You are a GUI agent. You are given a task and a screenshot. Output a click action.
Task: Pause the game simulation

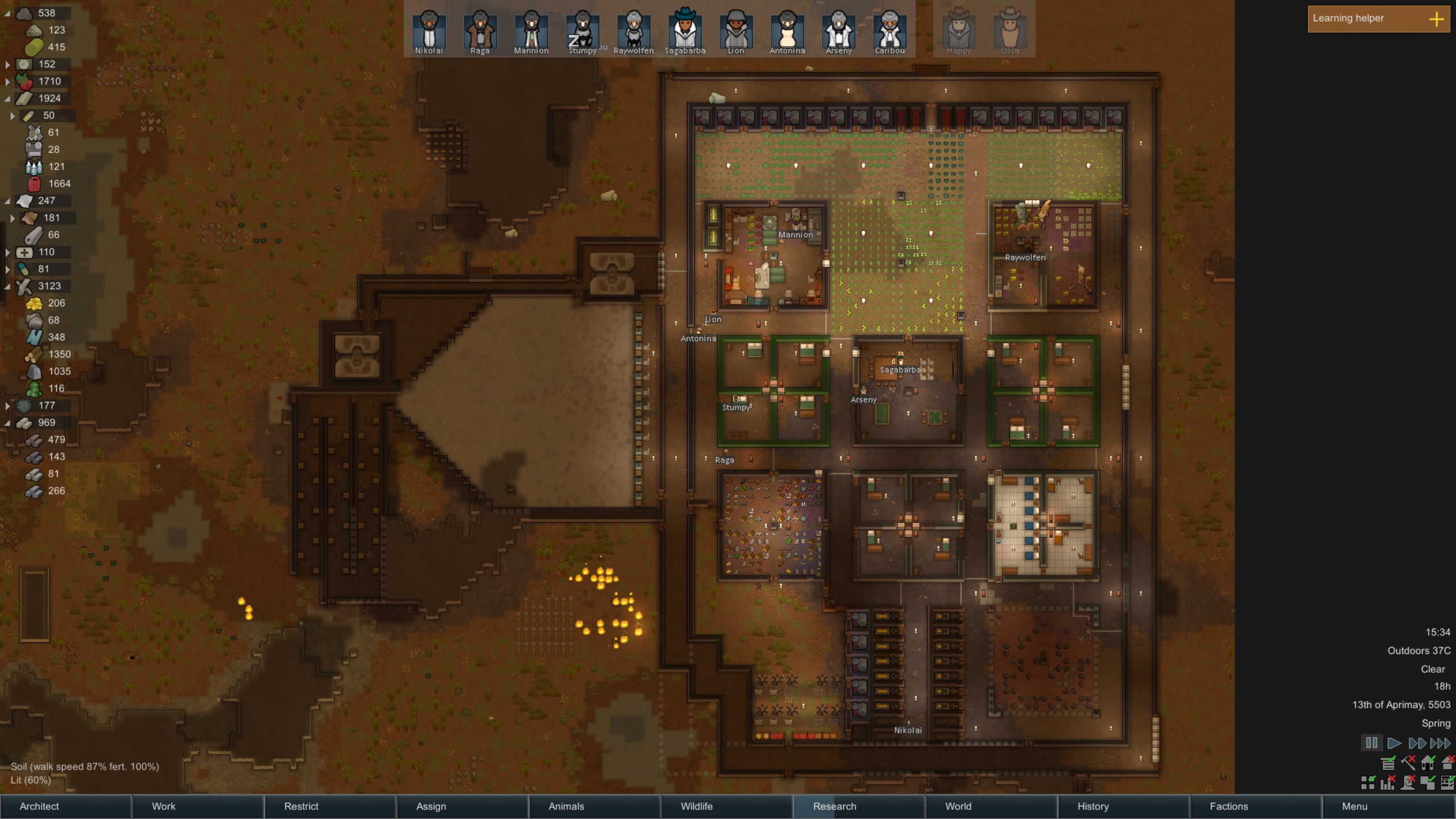click(x=1372, y=743)
